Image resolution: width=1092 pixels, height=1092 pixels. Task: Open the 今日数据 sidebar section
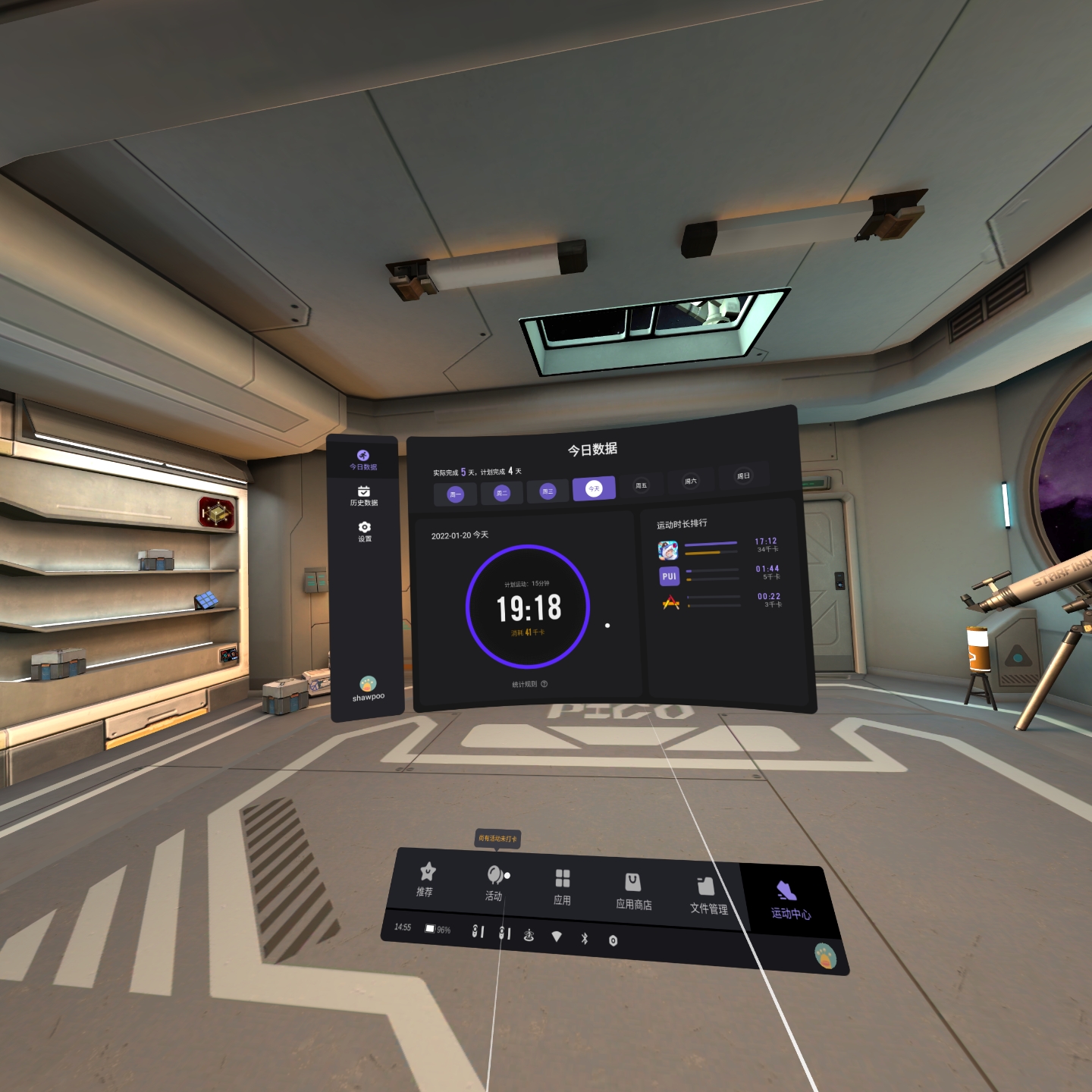(363, 460)
